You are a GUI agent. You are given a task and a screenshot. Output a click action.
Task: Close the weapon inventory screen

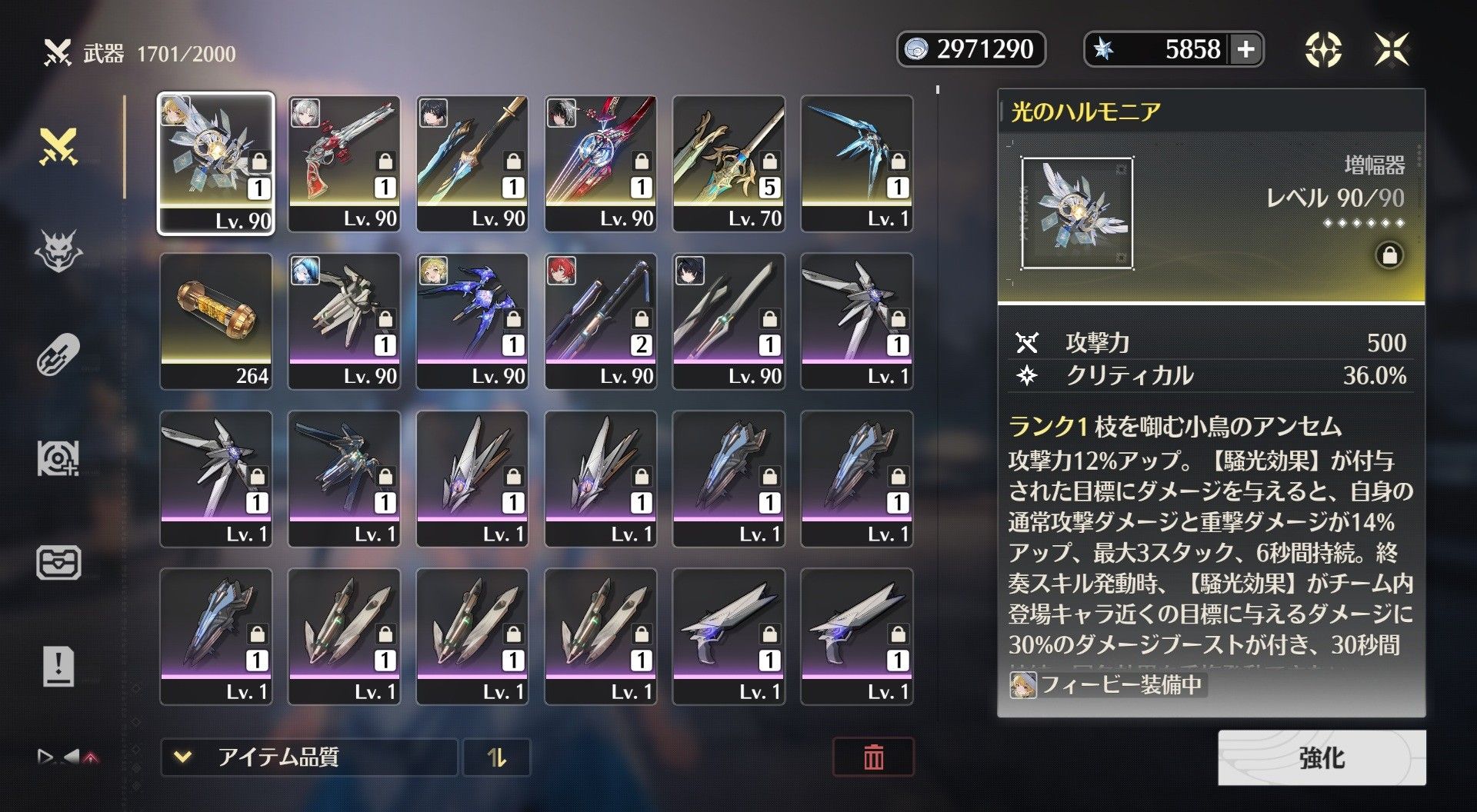point(1392,49)
